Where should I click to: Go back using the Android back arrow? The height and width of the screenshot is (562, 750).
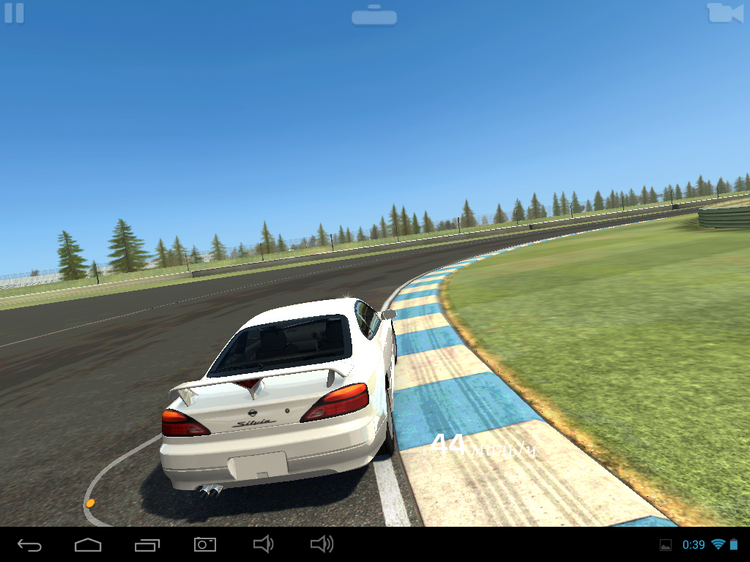(x=30, y=544)
